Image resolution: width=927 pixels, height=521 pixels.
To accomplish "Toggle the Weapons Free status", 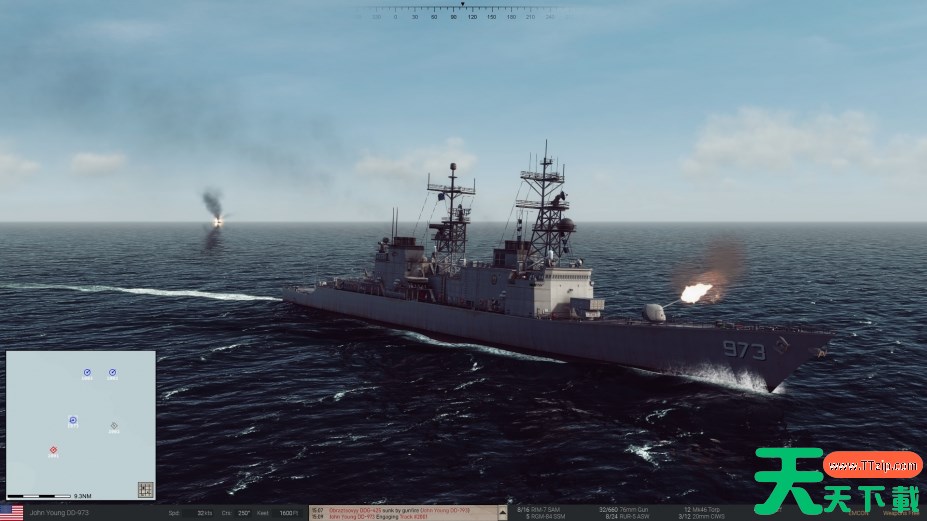I will point(900,513).
